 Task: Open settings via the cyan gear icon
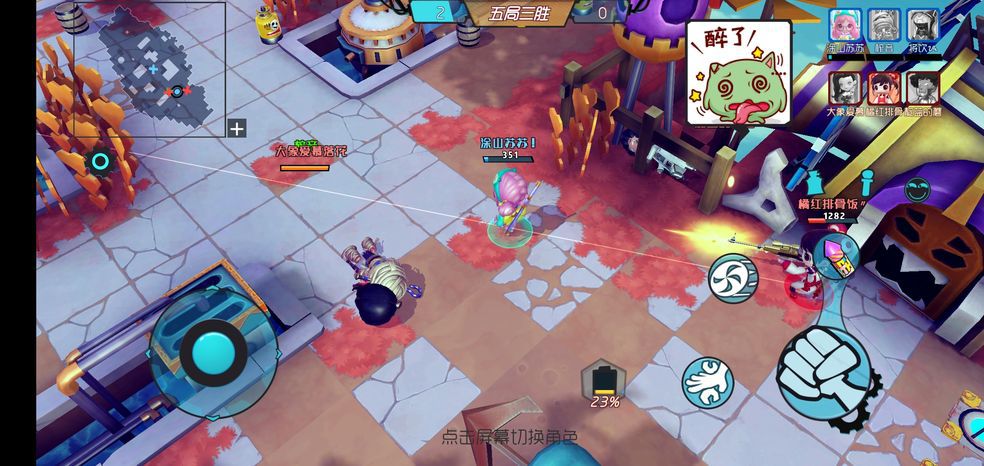tap(100, 161)
